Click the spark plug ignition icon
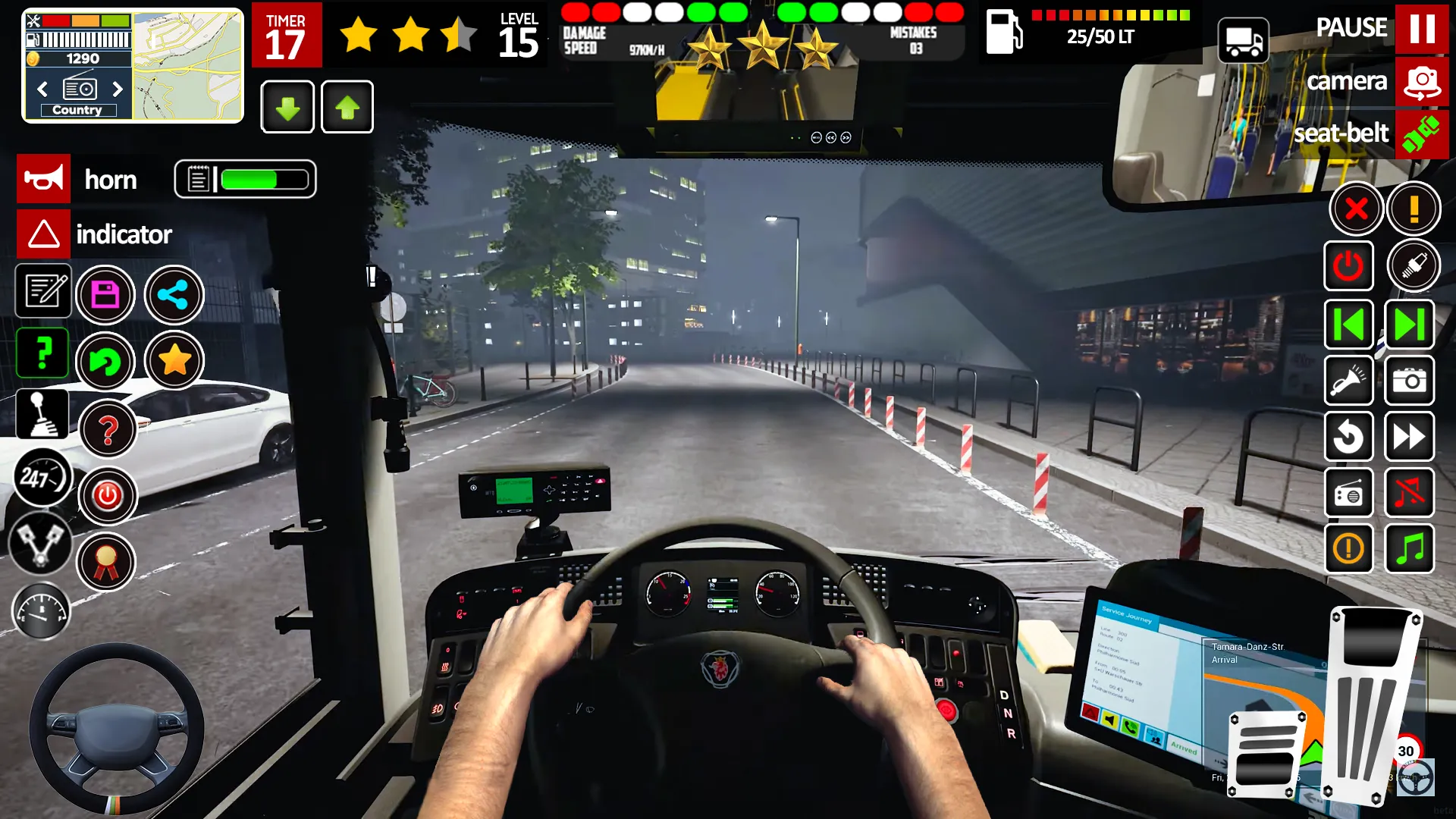 (1413, 265)
